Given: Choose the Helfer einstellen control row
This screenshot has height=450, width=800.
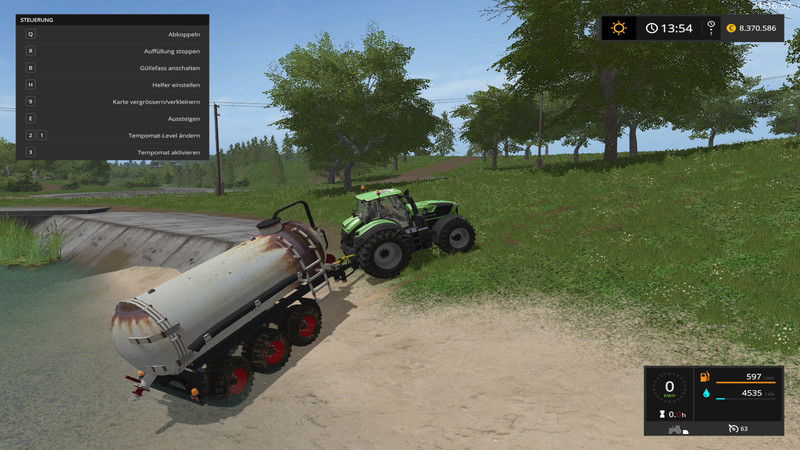Looking at the screenshot, I should [113, 85].
